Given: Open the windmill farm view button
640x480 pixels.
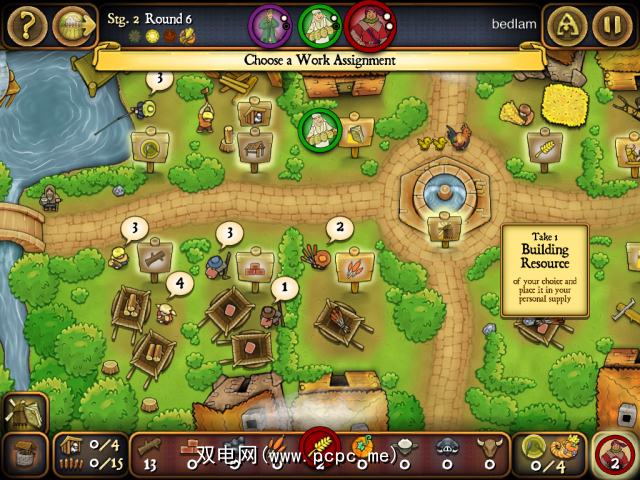Looking at the screenshot, I should 24,411.
